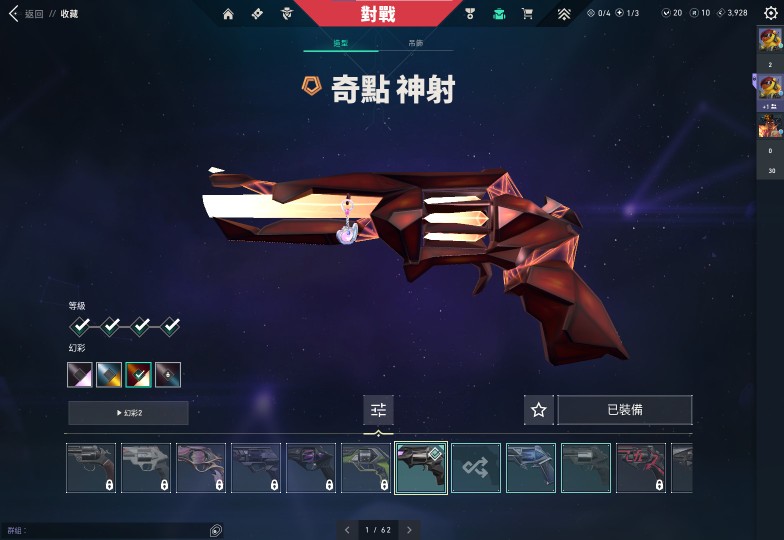Open the store cart icon
This screenshot has height=540, width=784.
pos(527,14)
